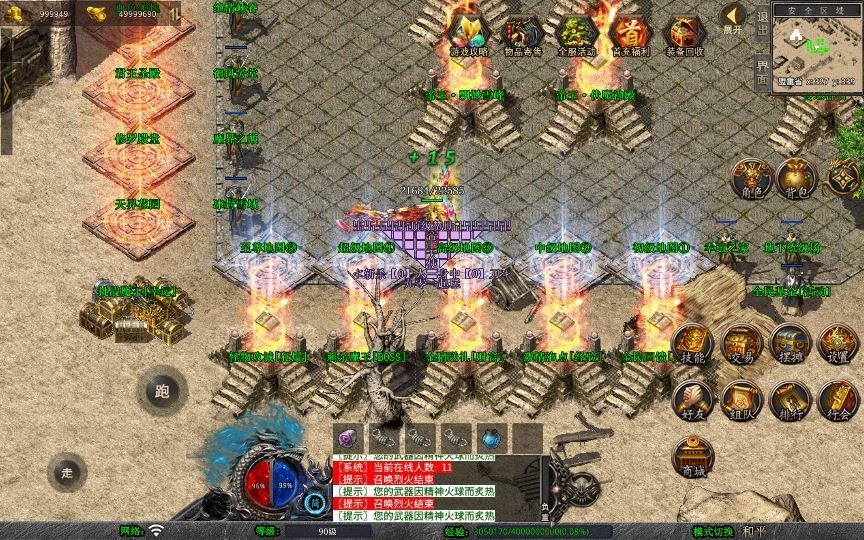
Task: Toggle the 界面 interface button
Action: (763, 72)
